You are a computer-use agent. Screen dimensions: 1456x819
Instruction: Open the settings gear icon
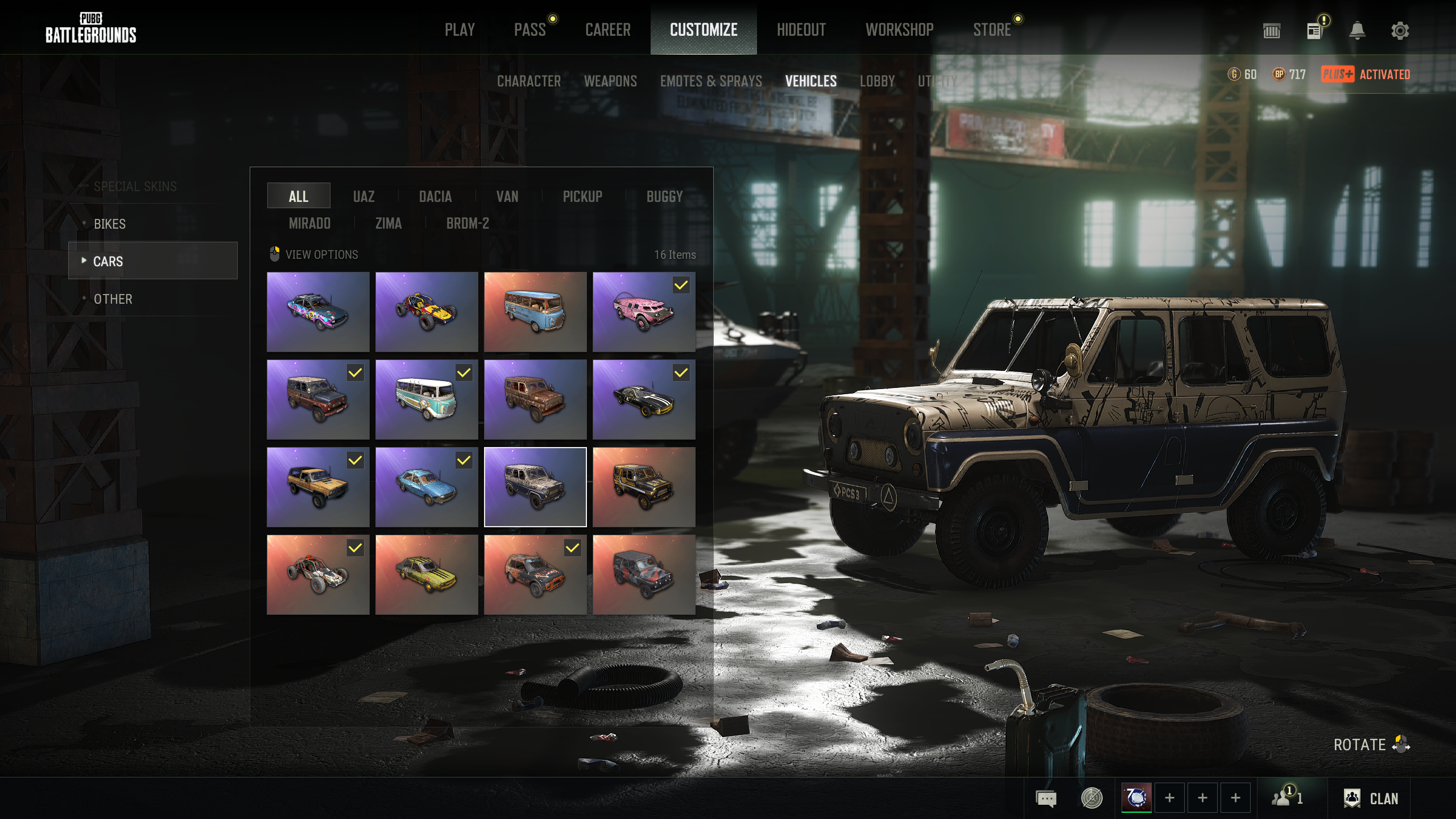click(1400, 31)
